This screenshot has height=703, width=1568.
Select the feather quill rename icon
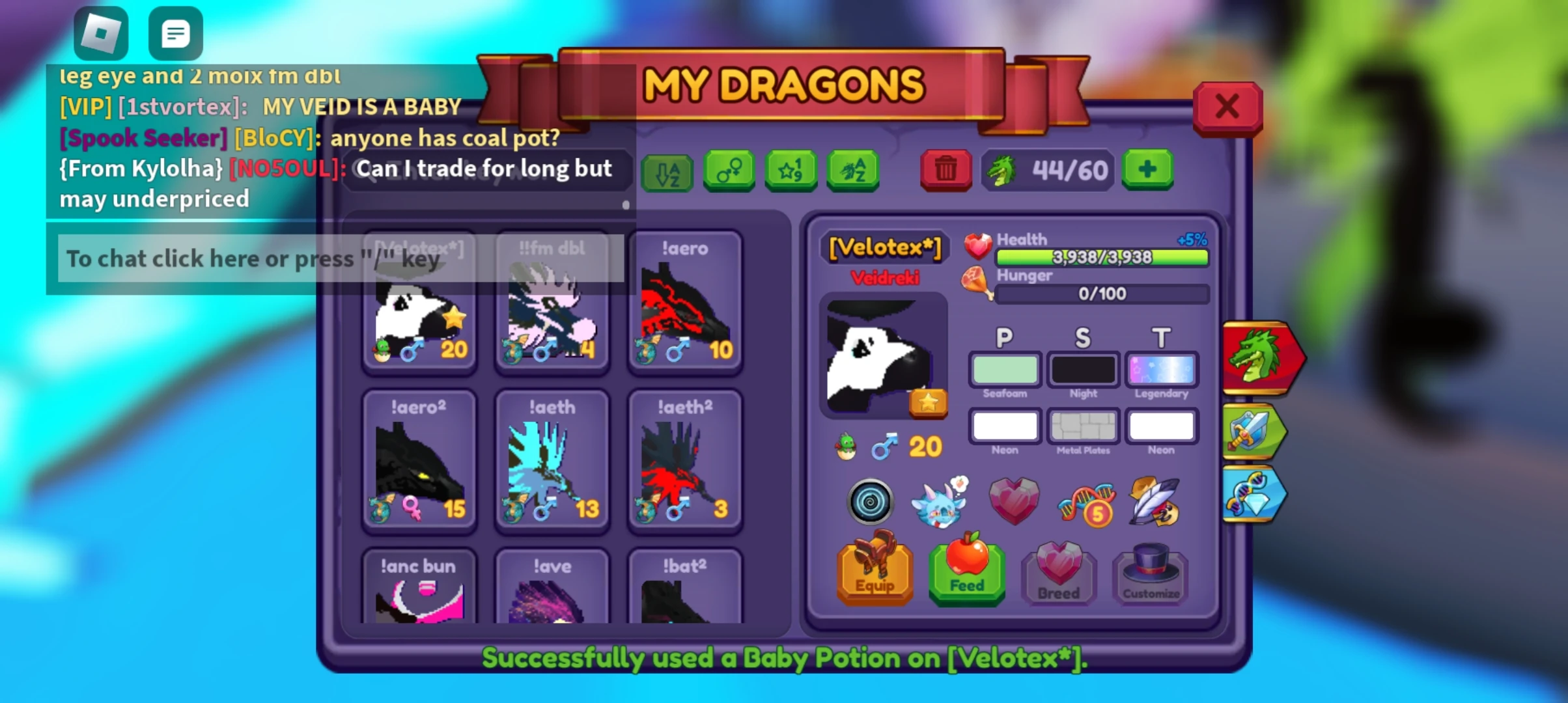pyautogui.click(x=1158, y=501)
